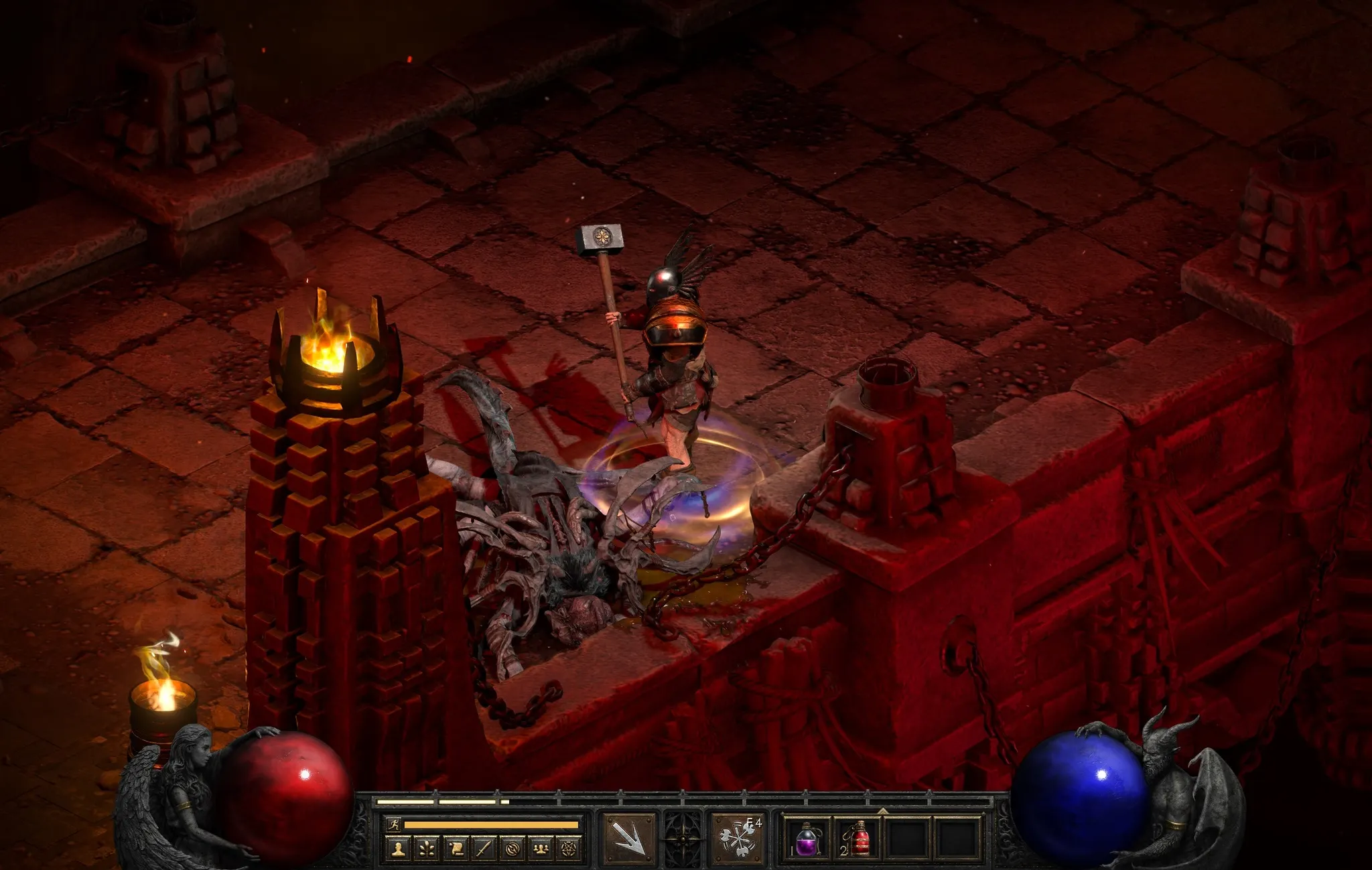
Task: Select the Whirlwind axes skill icon
Action: click(737, 838)
